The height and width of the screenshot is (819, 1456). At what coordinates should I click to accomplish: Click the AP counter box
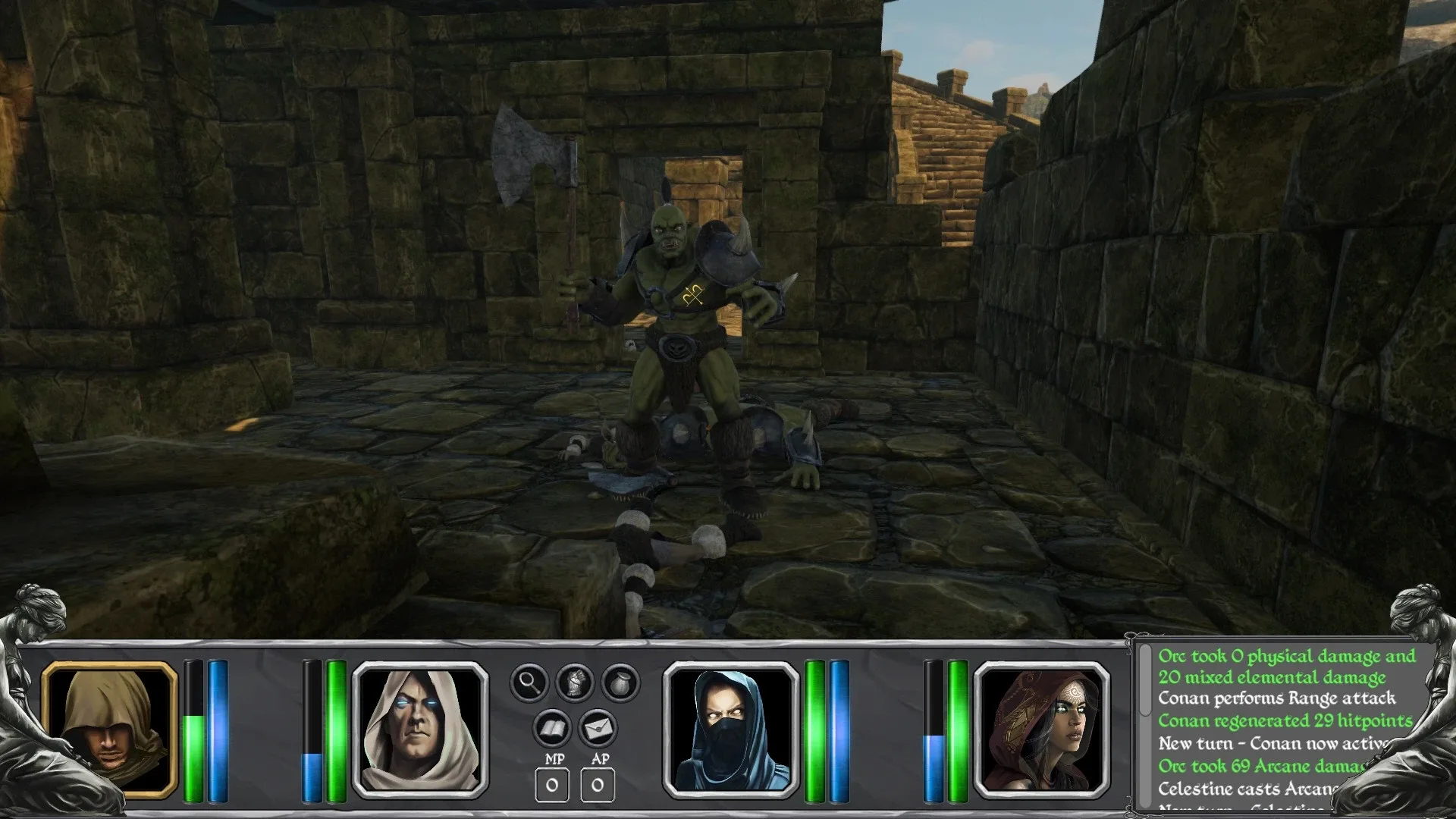click(x=598, y=786)
